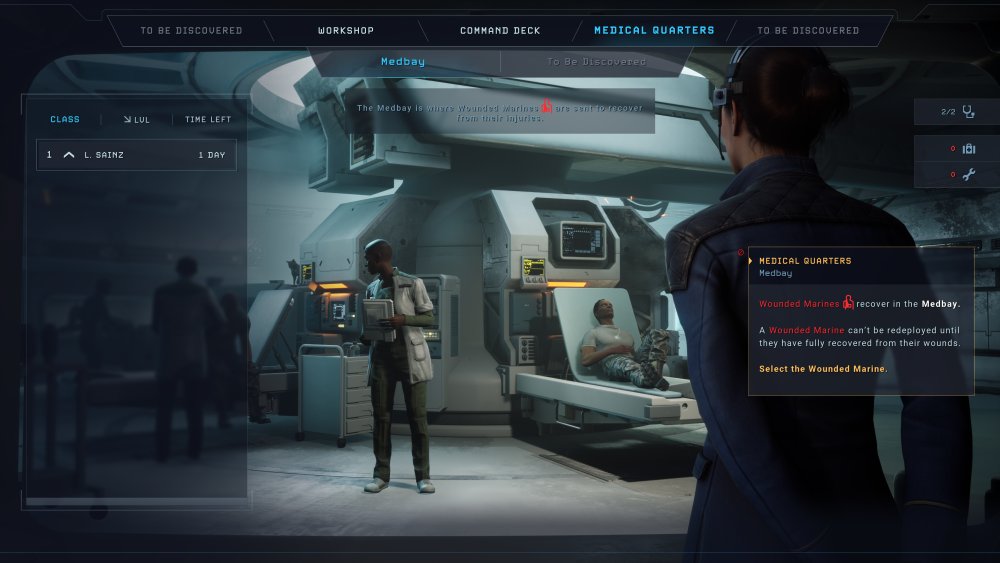Show the Medbay sub-tab
The height and width of the screenshot is (563, 1000).
click(x=403, y=62)
